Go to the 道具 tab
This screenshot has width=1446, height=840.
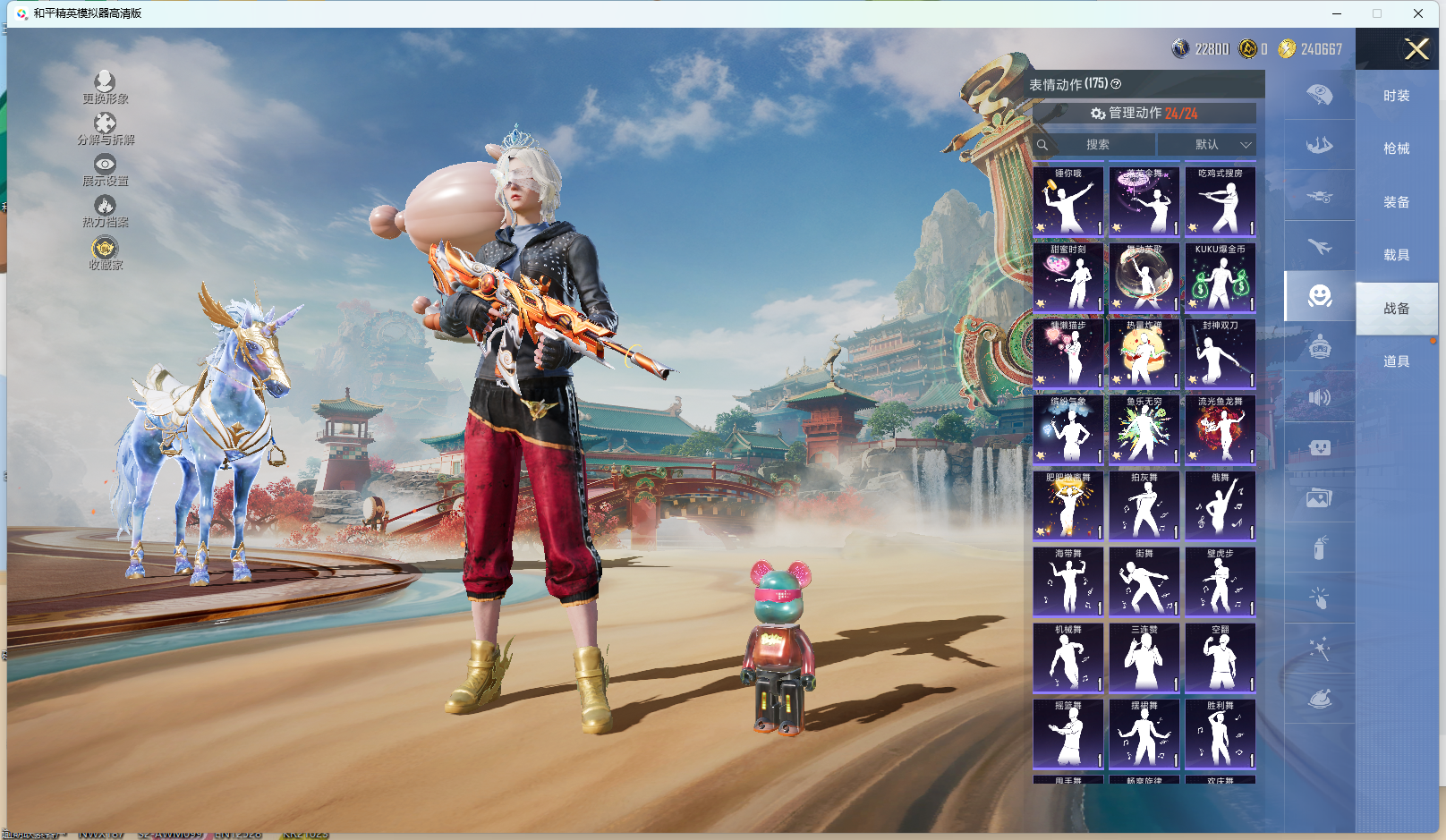pyautogui.click(x=1396, y=361)
